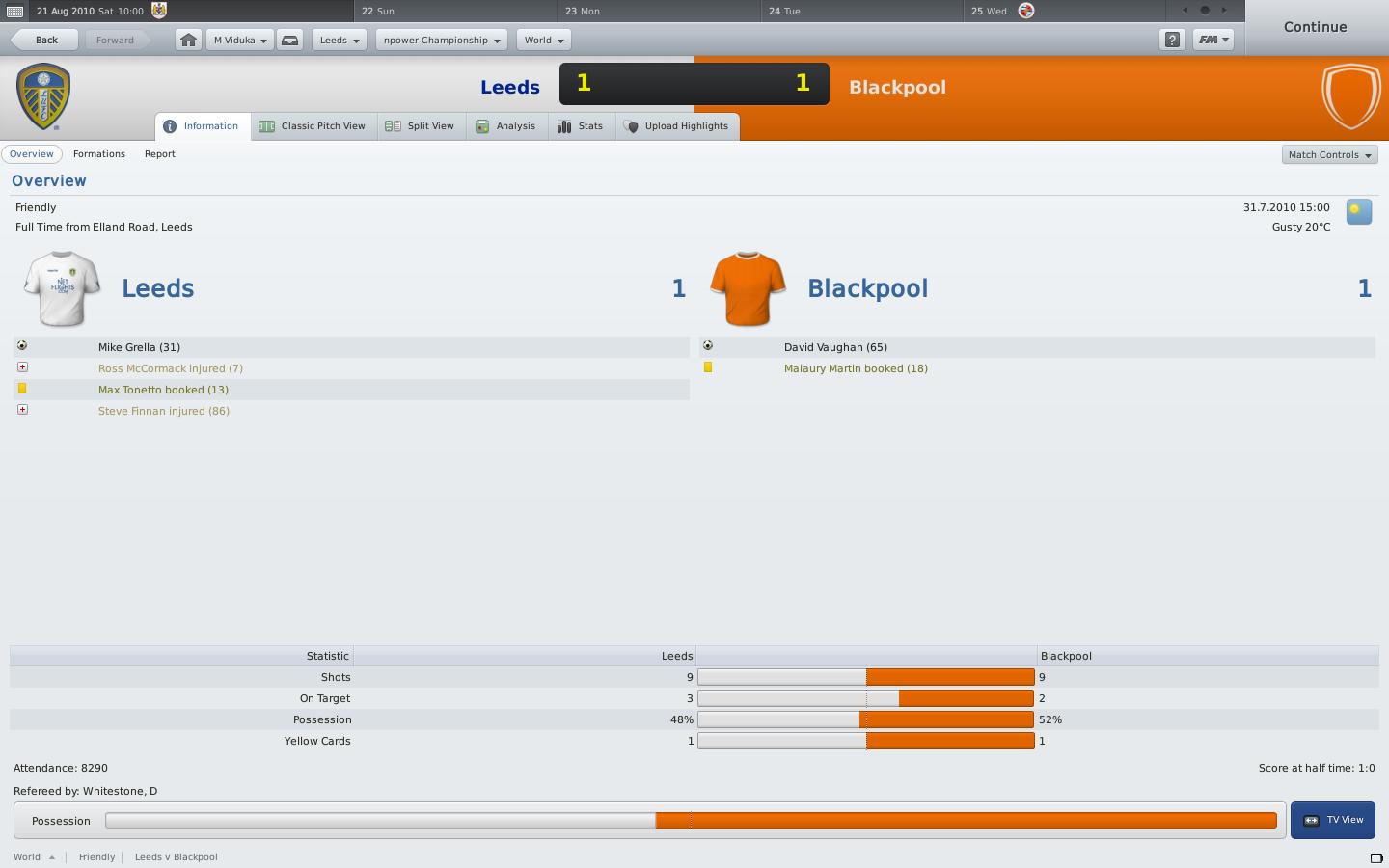Select the Classic Pitch View tab
The width and height of the screenshot is (1389, 868).
click(x=313, y=125)
